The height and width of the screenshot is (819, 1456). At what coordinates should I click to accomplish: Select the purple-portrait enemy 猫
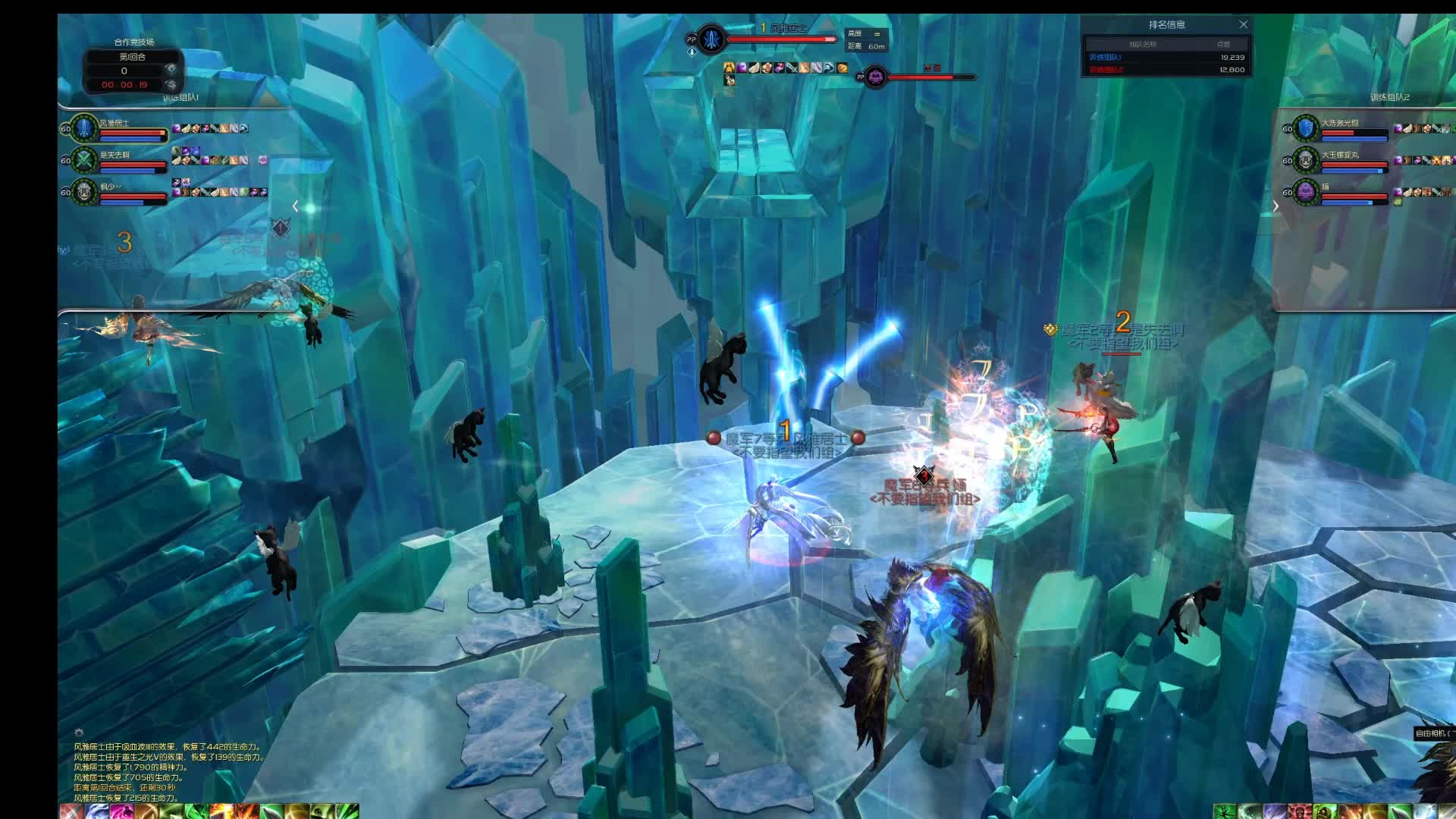coord(1306,192)
